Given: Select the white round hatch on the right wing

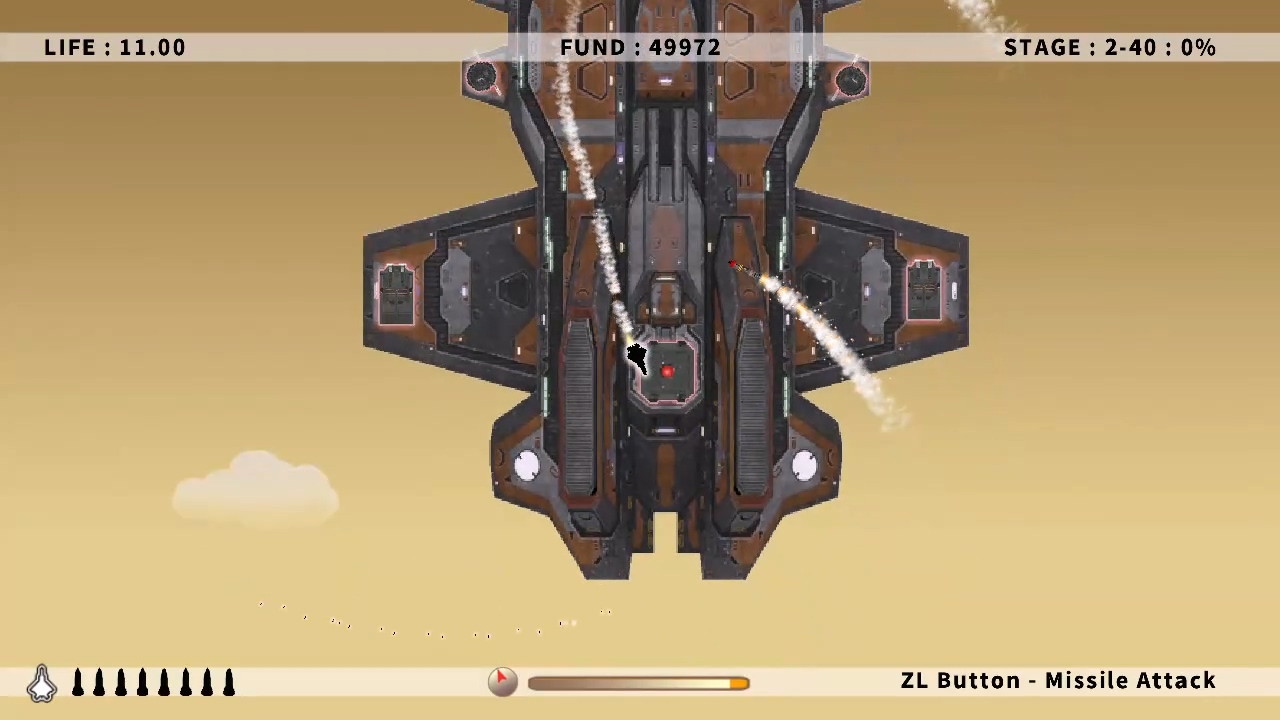Looking at the screenshot, I should click(806, 463).
